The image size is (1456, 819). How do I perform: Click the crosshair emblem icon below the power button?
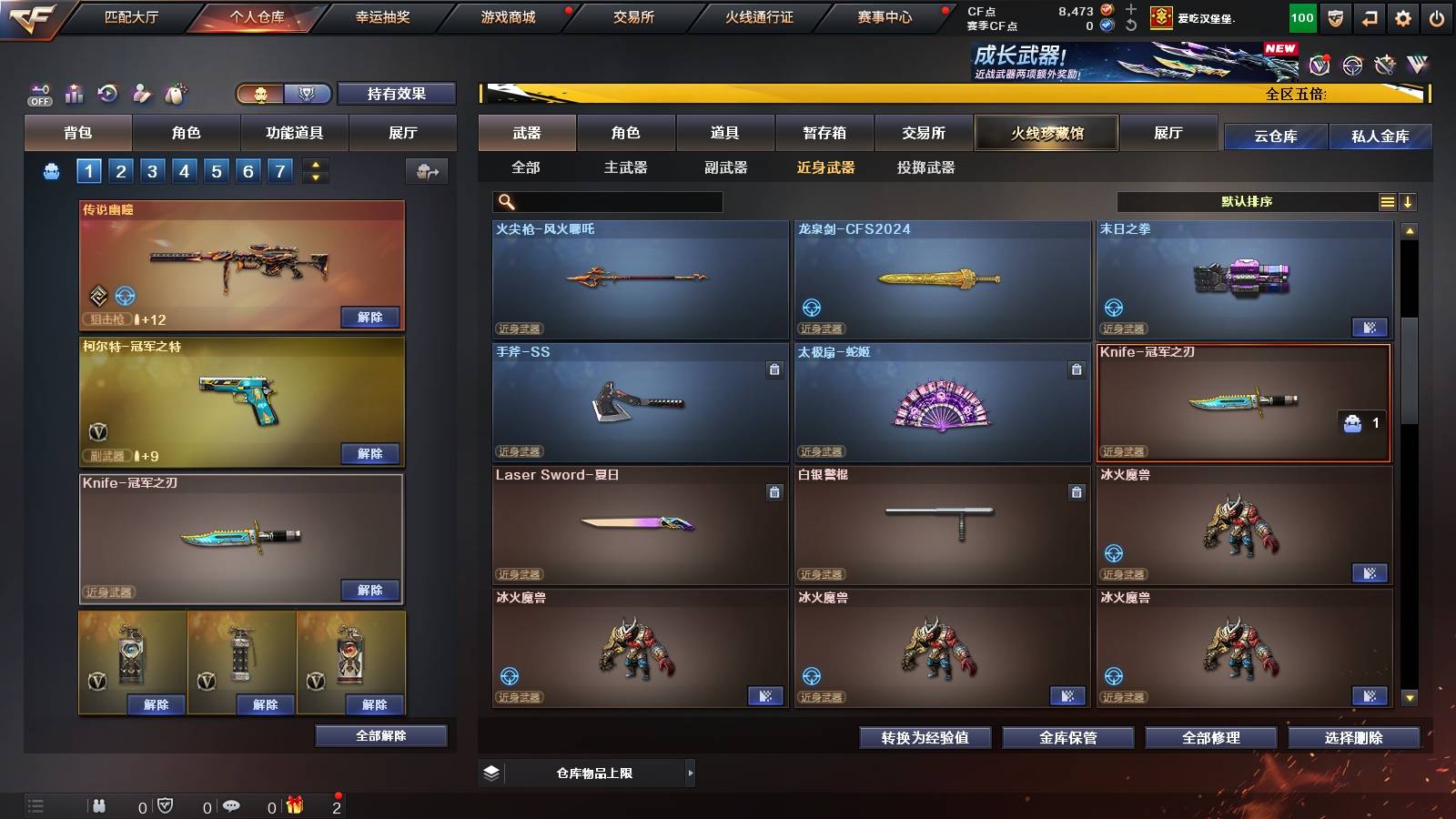[x=1350, y=65]
